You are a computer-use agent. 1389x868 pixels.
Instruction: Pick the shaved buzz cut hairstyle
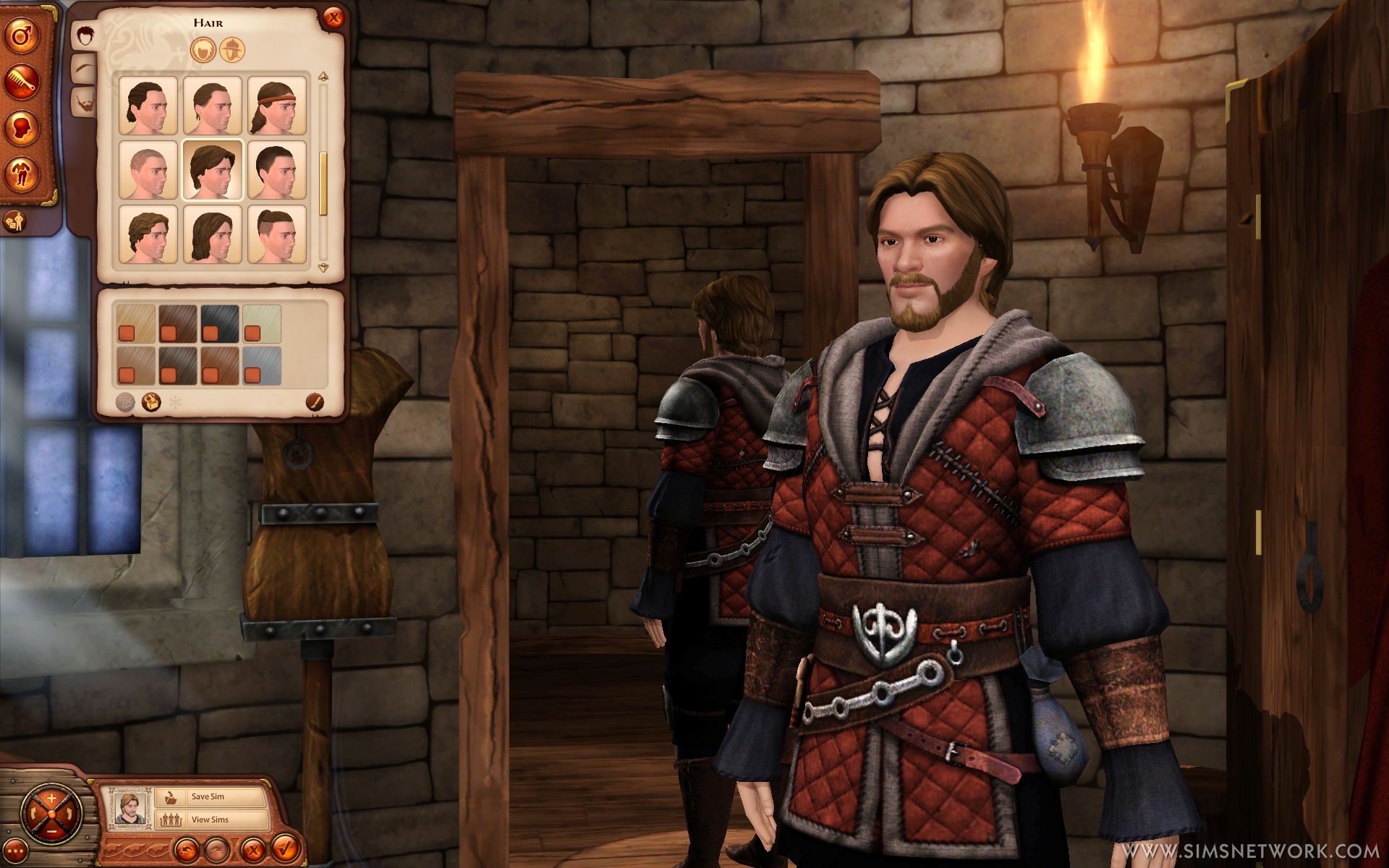[148, 170]
